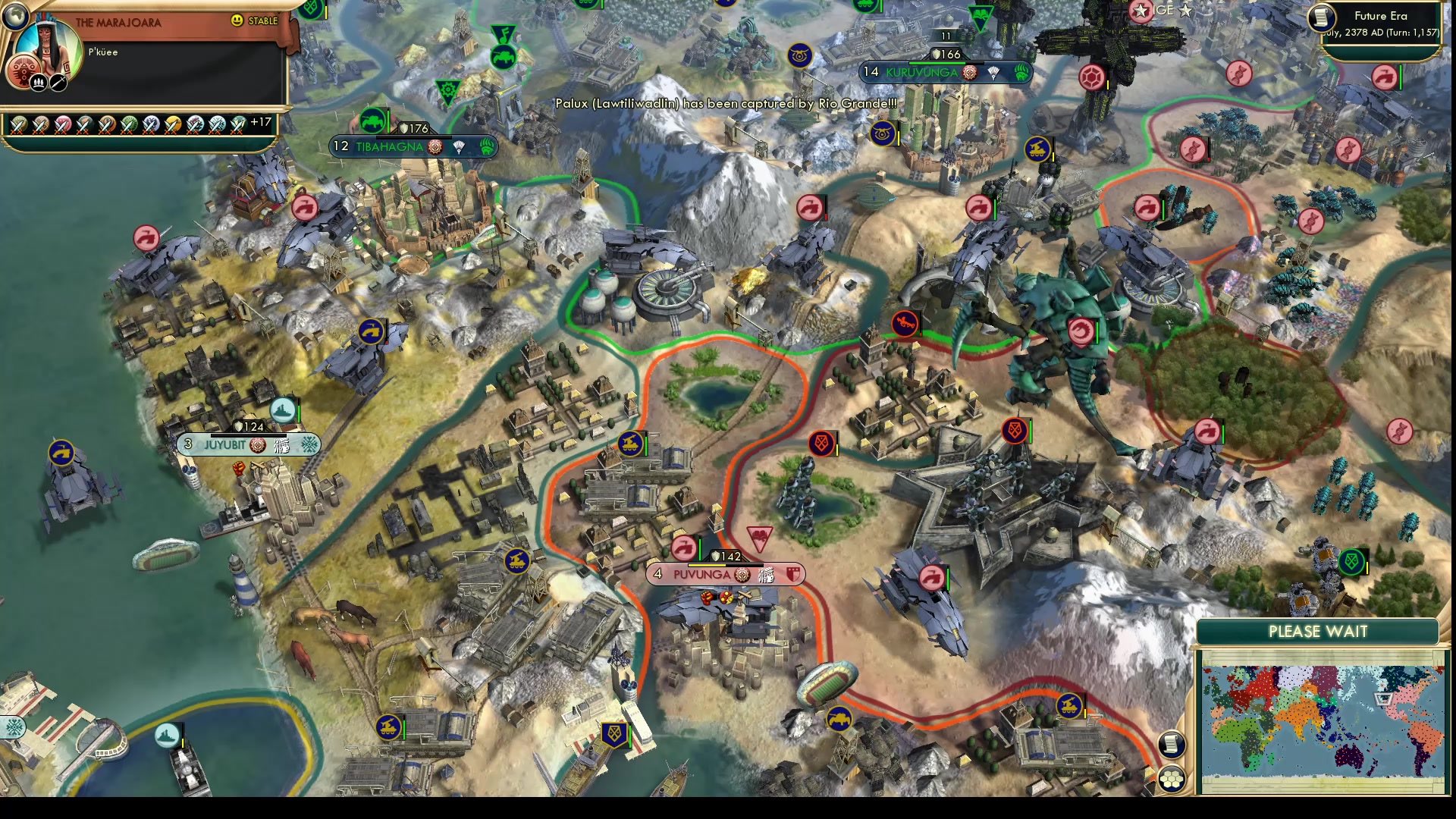
Task: Expand Kuruvunga's air unit count indicator
Action: point(946,36)
